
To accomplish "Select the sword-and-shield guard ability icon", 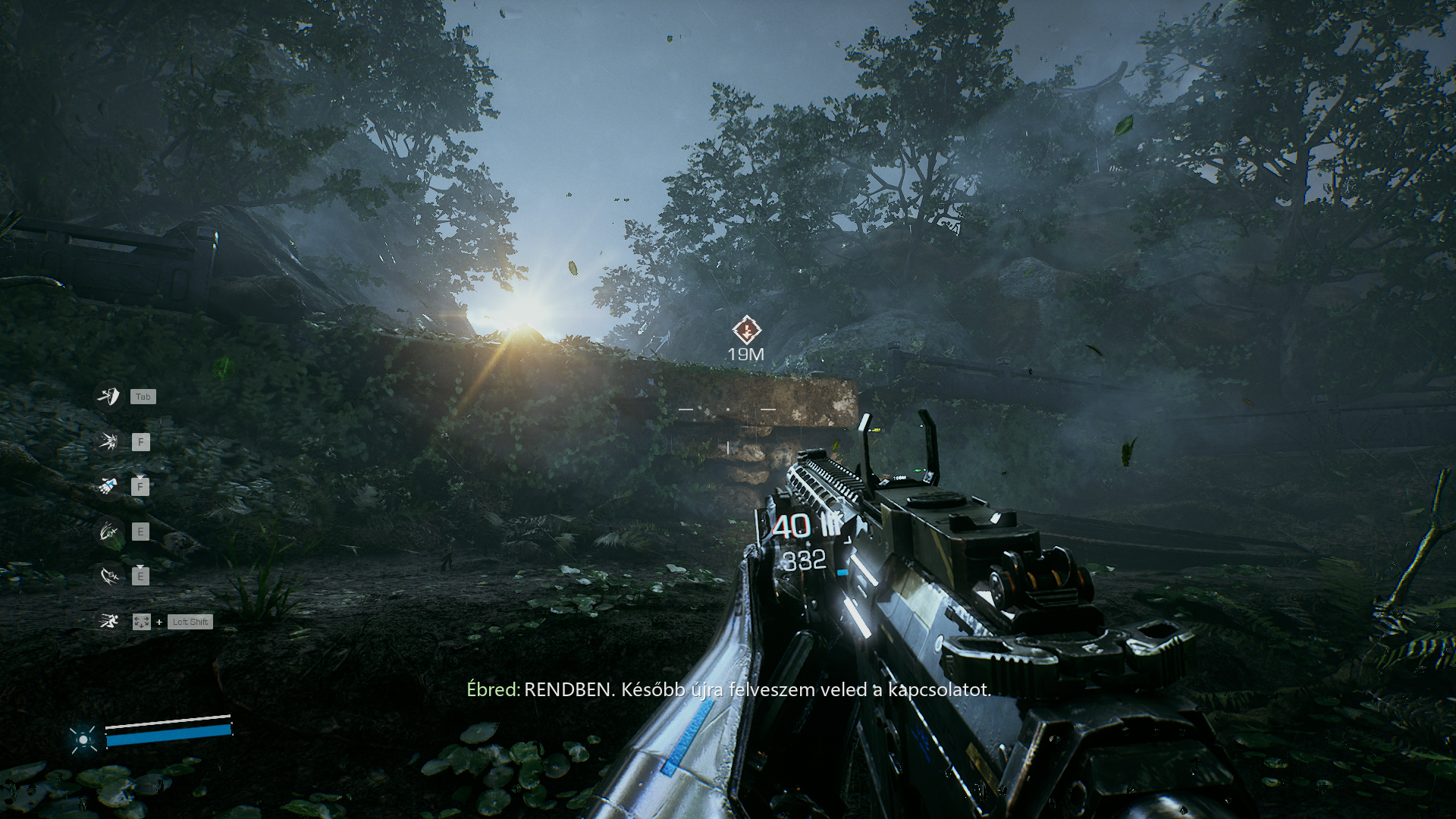I will (x=109, y=396).
